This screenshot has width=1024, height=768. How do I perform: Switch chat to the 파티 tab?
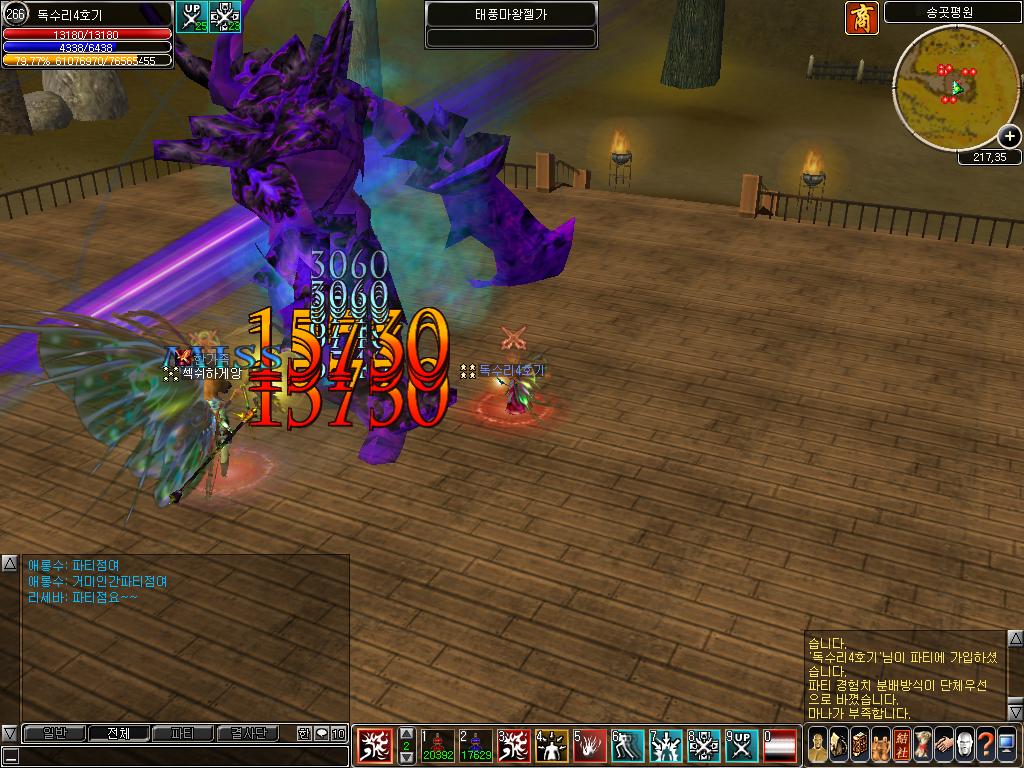[x=182, y=733]
